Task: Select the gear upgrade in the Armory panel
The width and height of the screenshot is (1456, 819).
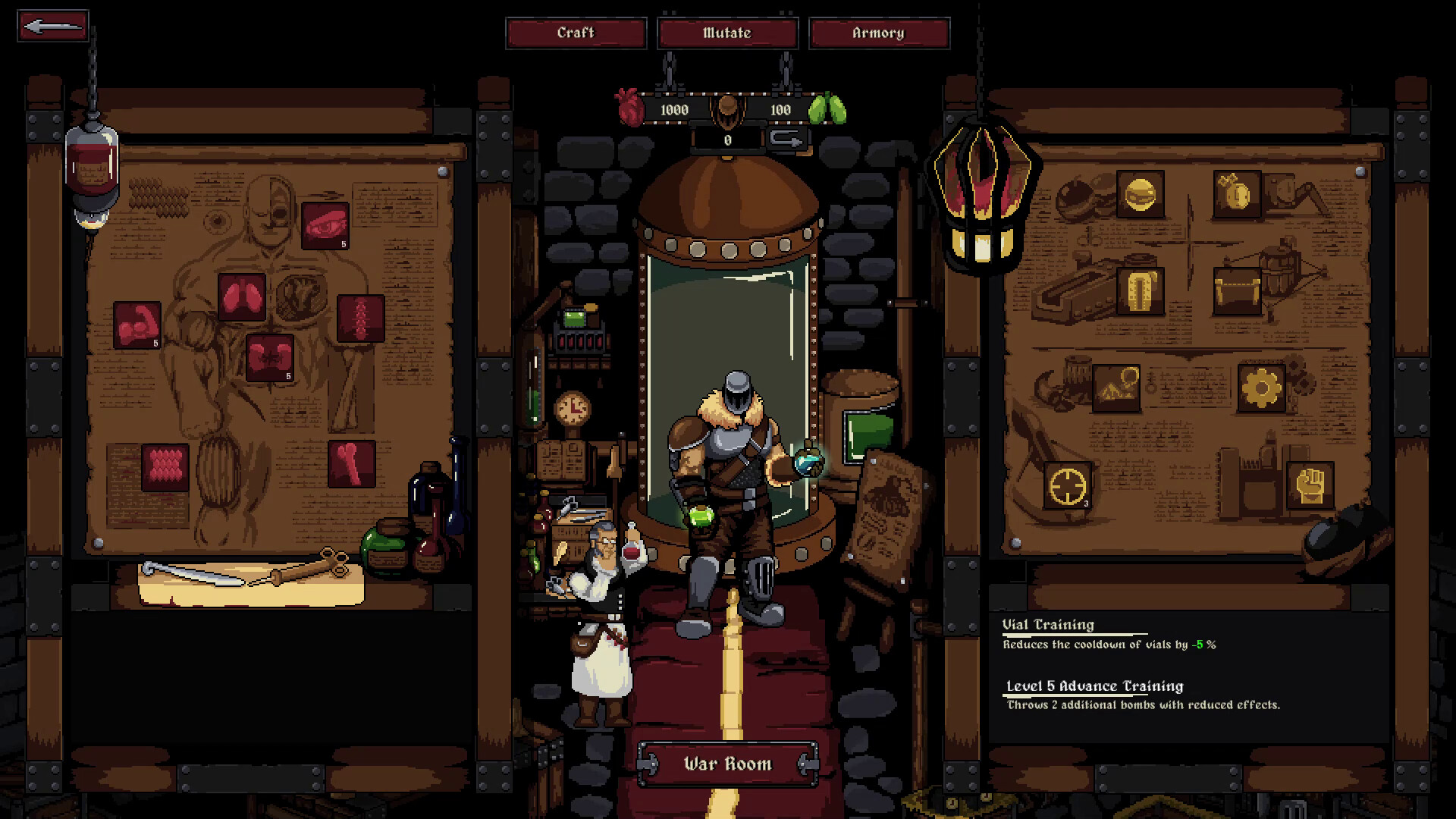Action: [1261, 387]
